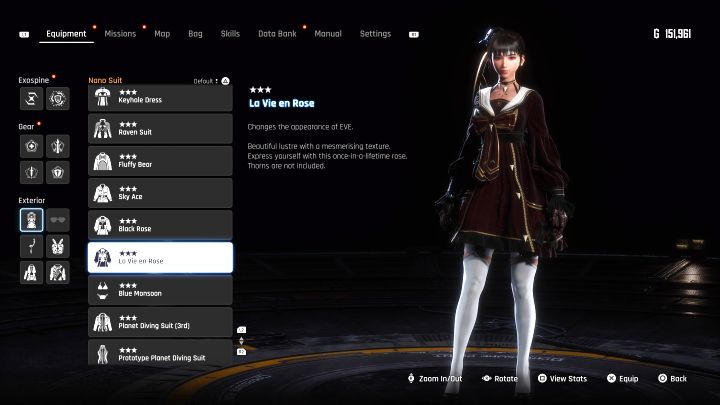Image resolution: width=720 pixels, height=405 pixels.
Task: Show the Skills tab
Action: (x=230, y=34)
